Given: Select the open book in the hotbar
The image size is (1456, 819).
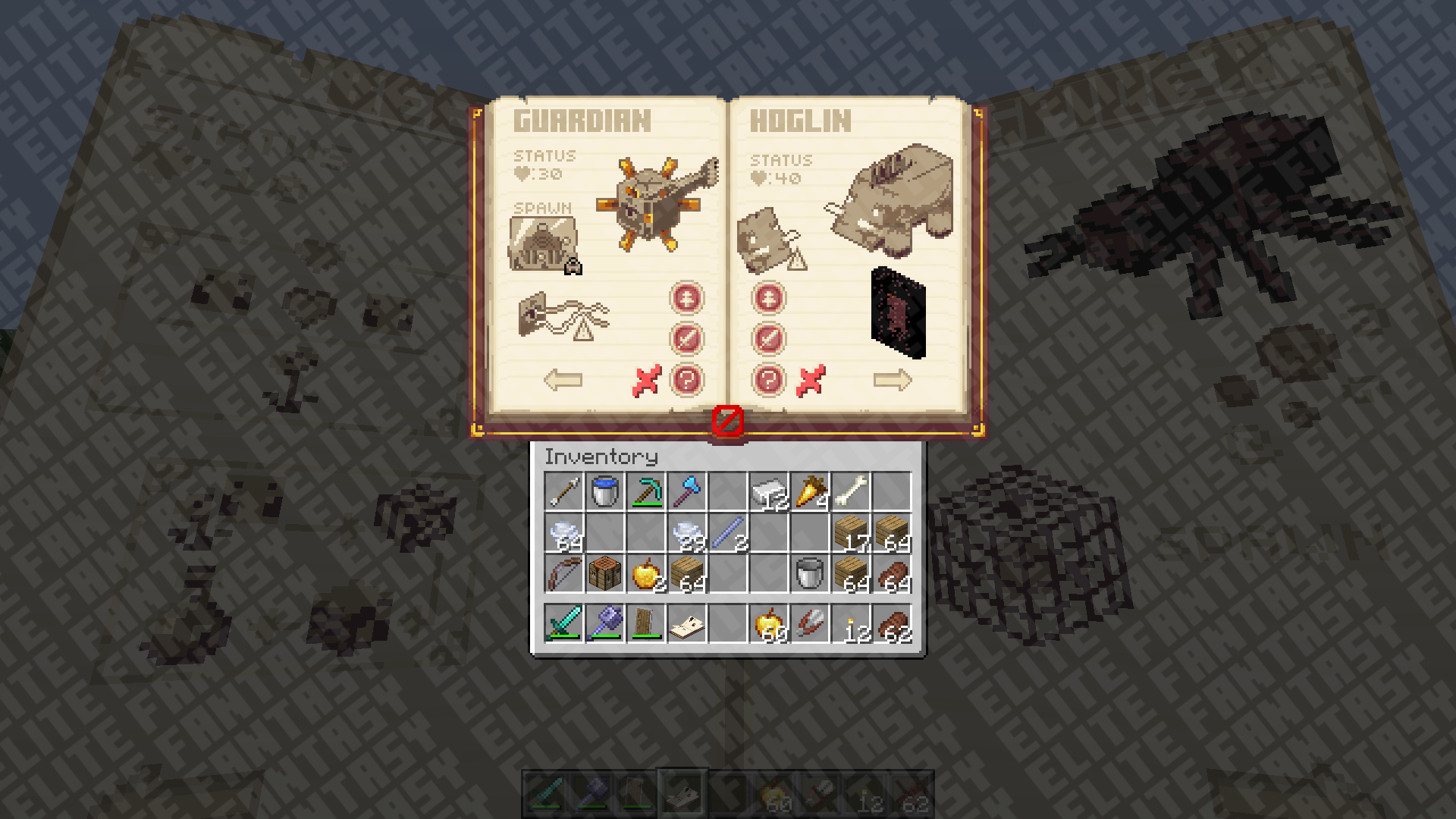Looking at the screenshot, I should 687,623.
